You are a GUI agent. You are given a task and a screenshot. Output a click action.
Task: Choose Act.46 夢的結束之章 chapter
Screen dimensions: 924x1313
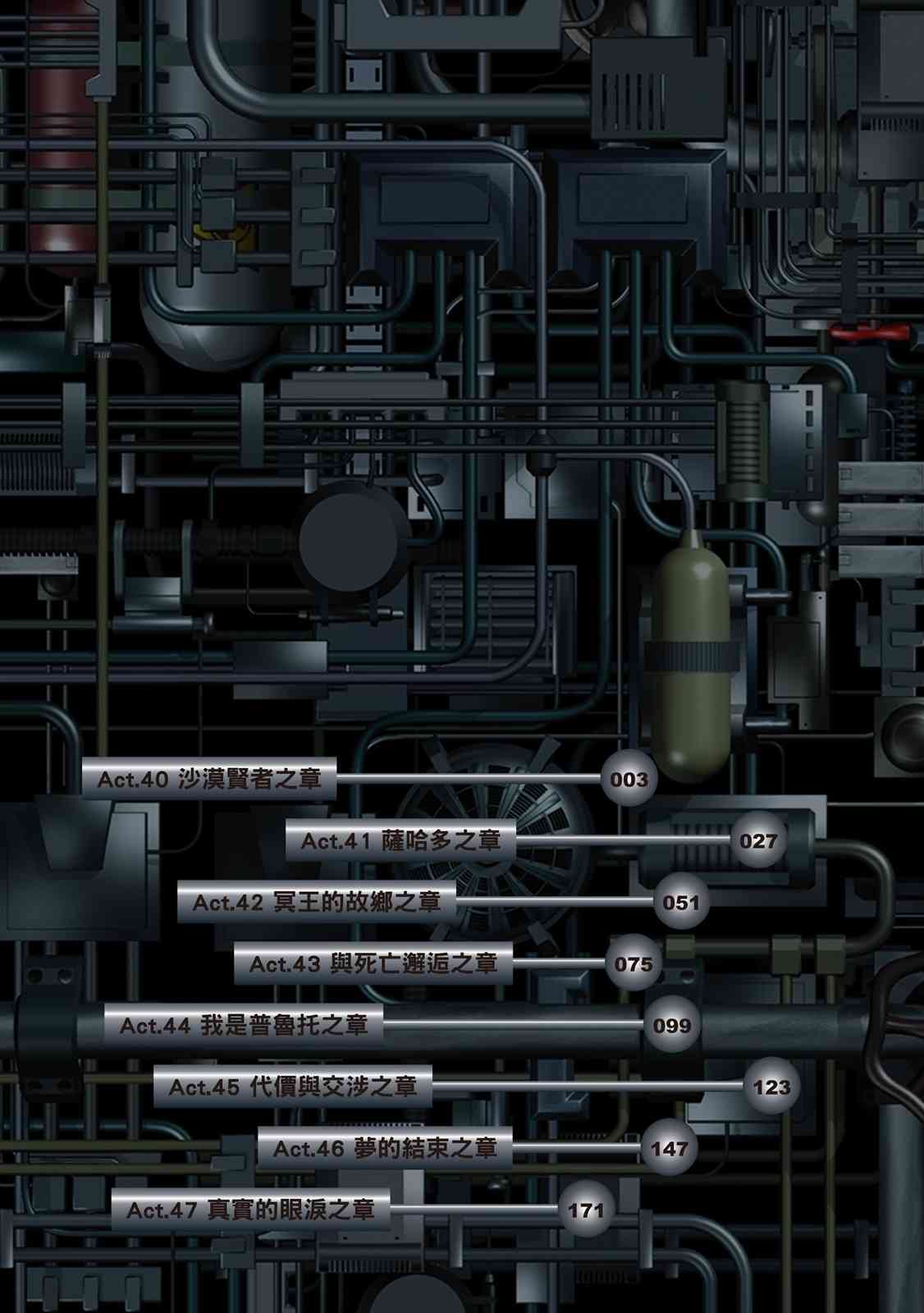[x=385, y=1148]
